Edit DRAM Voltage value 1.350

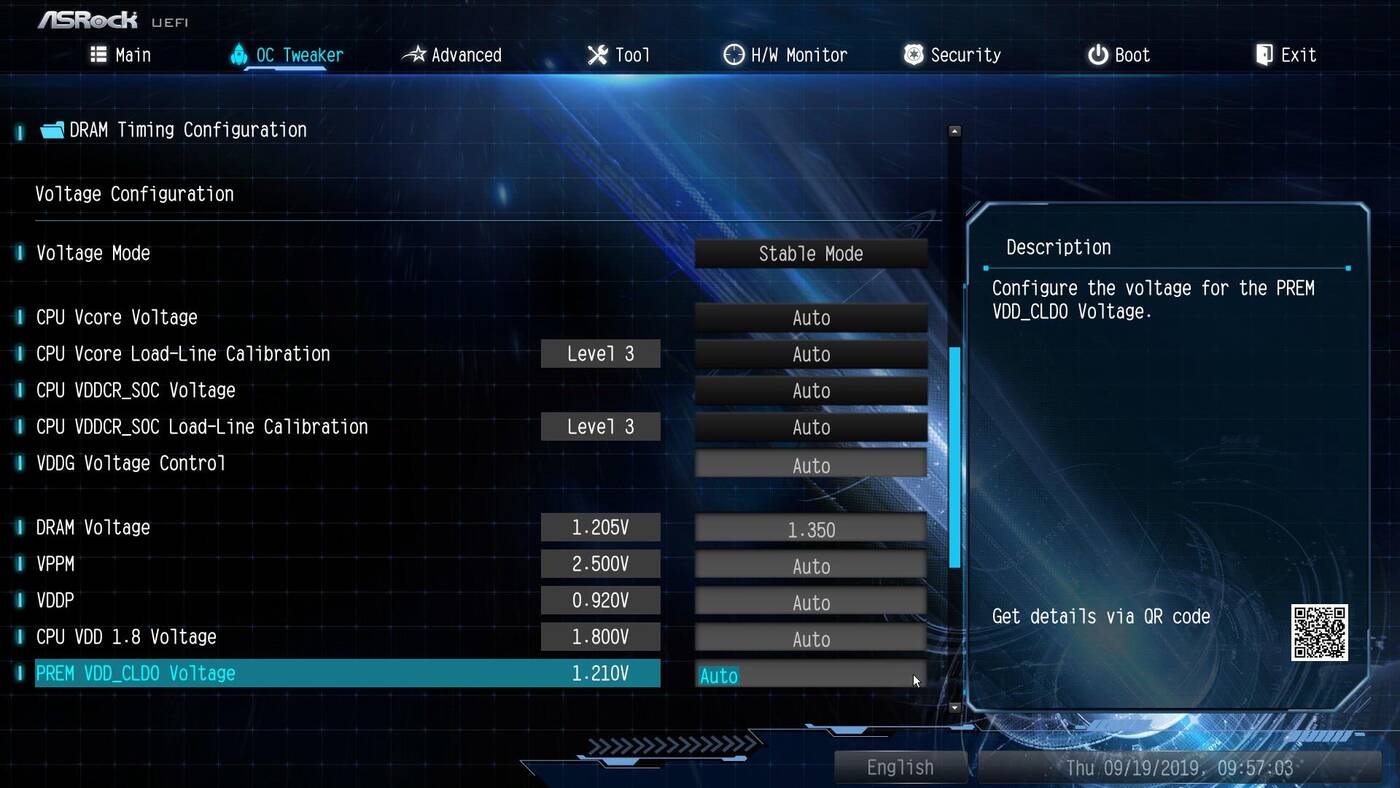click(810, 529)
